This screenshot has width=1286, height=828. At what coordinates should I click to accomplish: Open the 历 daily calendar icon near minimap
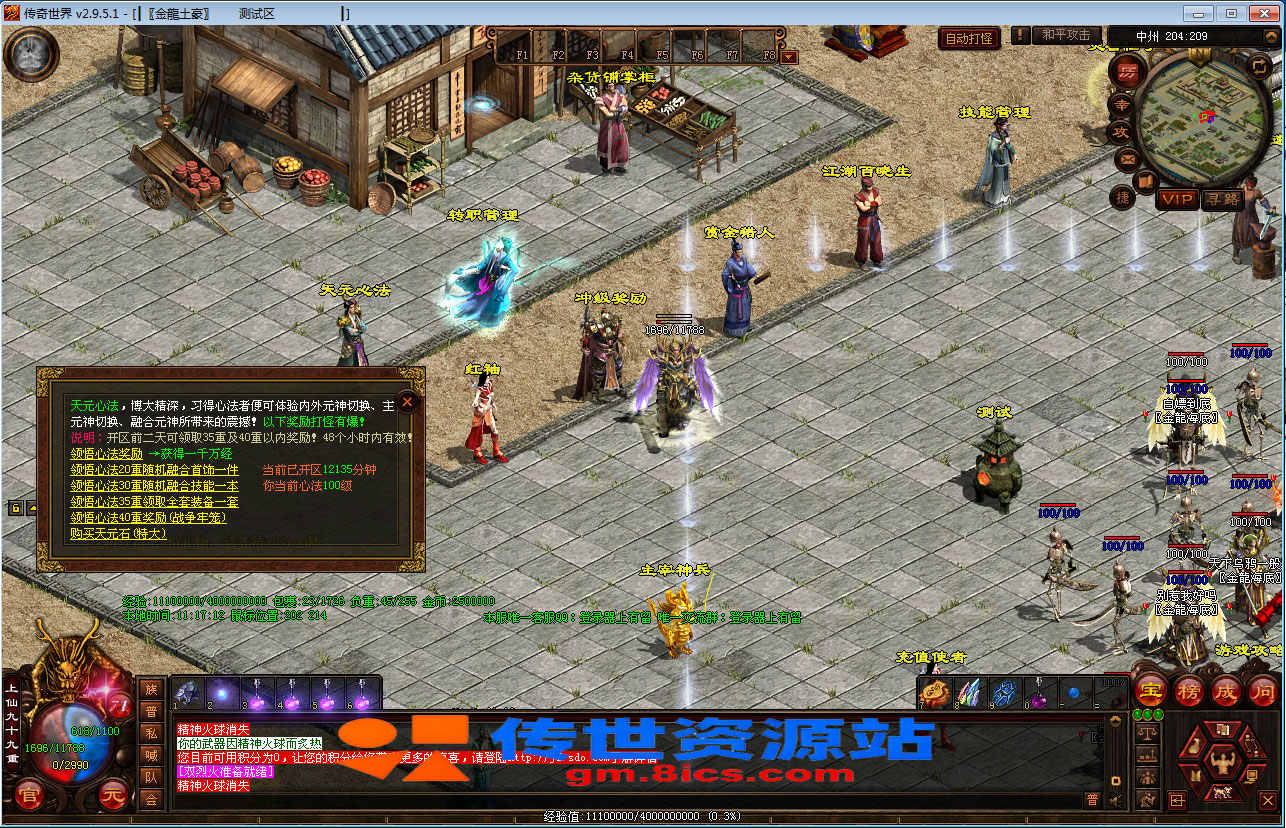pyautogui.click(x=1128, y=70)
